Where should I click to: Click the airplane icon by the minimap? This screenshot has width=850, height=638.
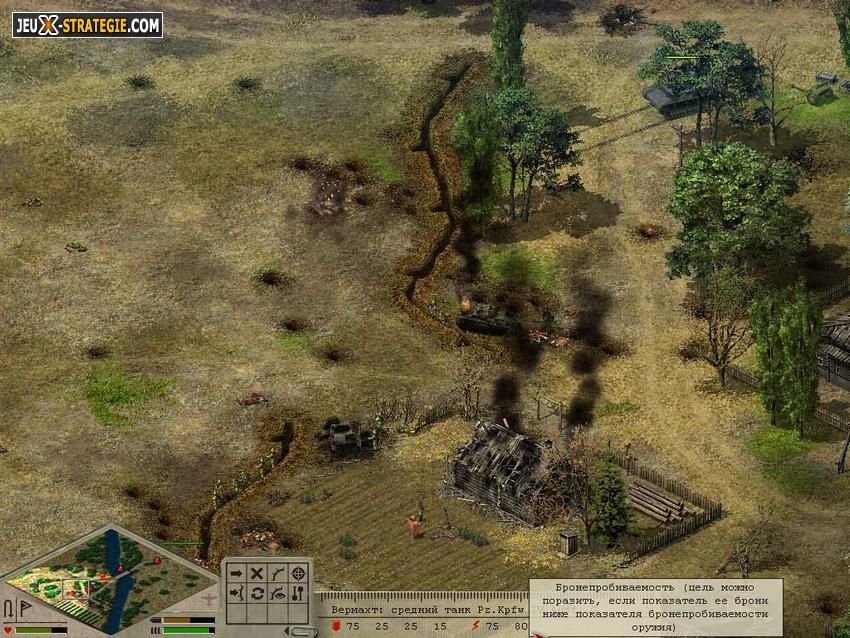(208, 599)
